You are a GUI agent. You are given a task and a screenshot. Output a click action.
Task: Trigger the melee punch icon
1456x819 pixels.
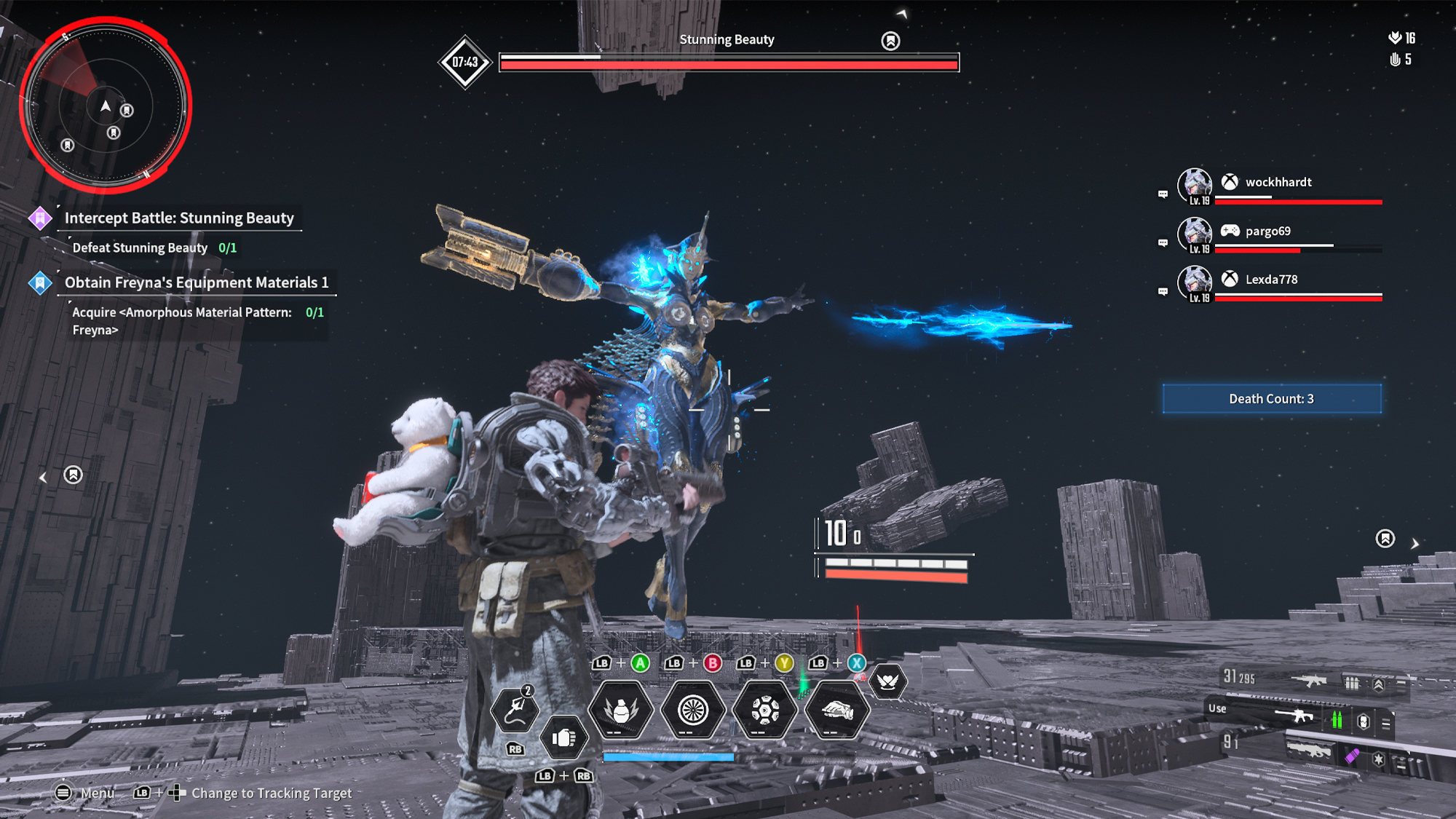563,738
